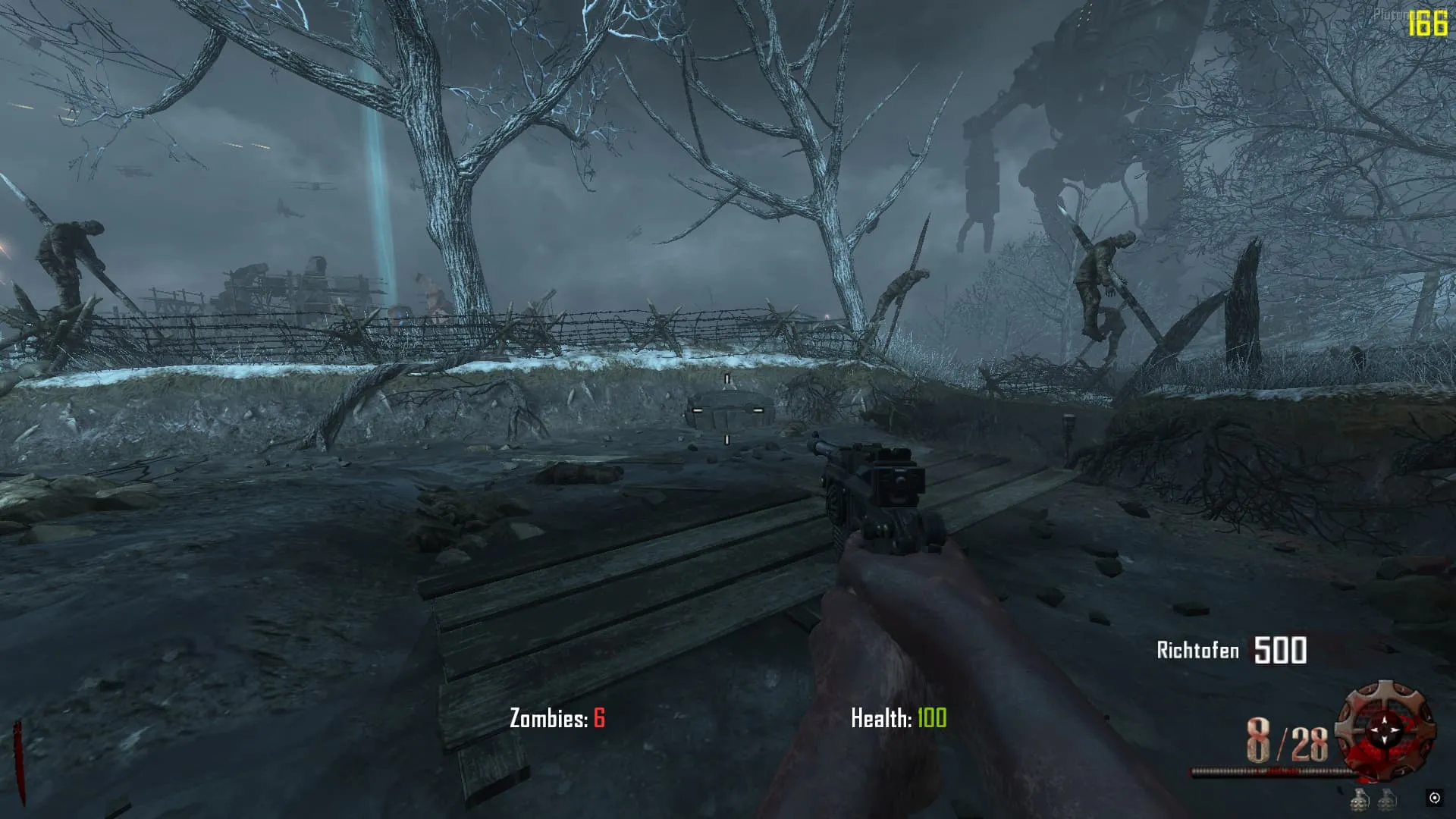Click the circular target overlay icon
Image resolution: width=1456 pixels, height=819 pixels.
tap(1434, 798)
